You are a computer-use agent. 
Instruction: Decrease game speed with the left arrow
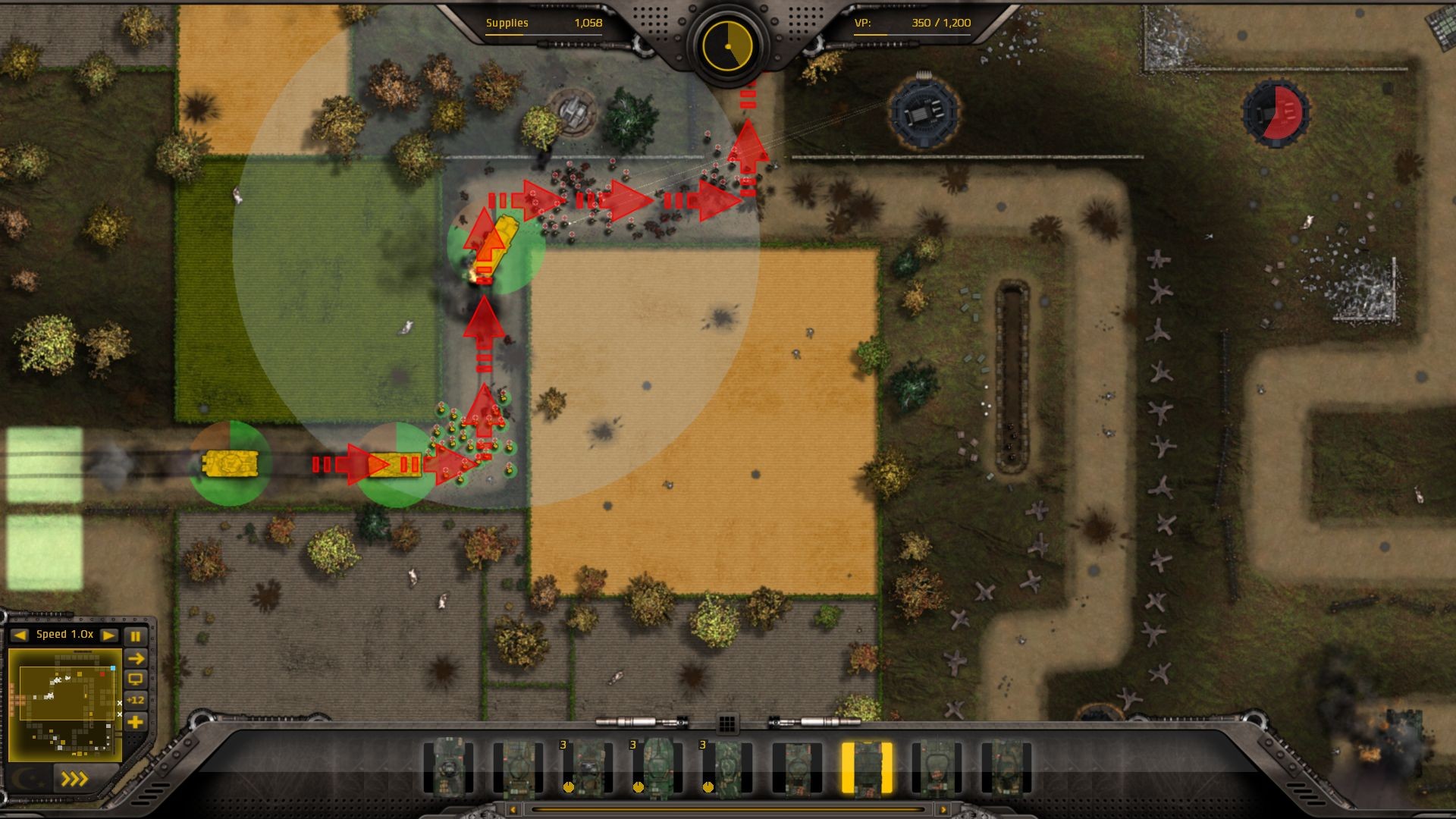[19, 635]
